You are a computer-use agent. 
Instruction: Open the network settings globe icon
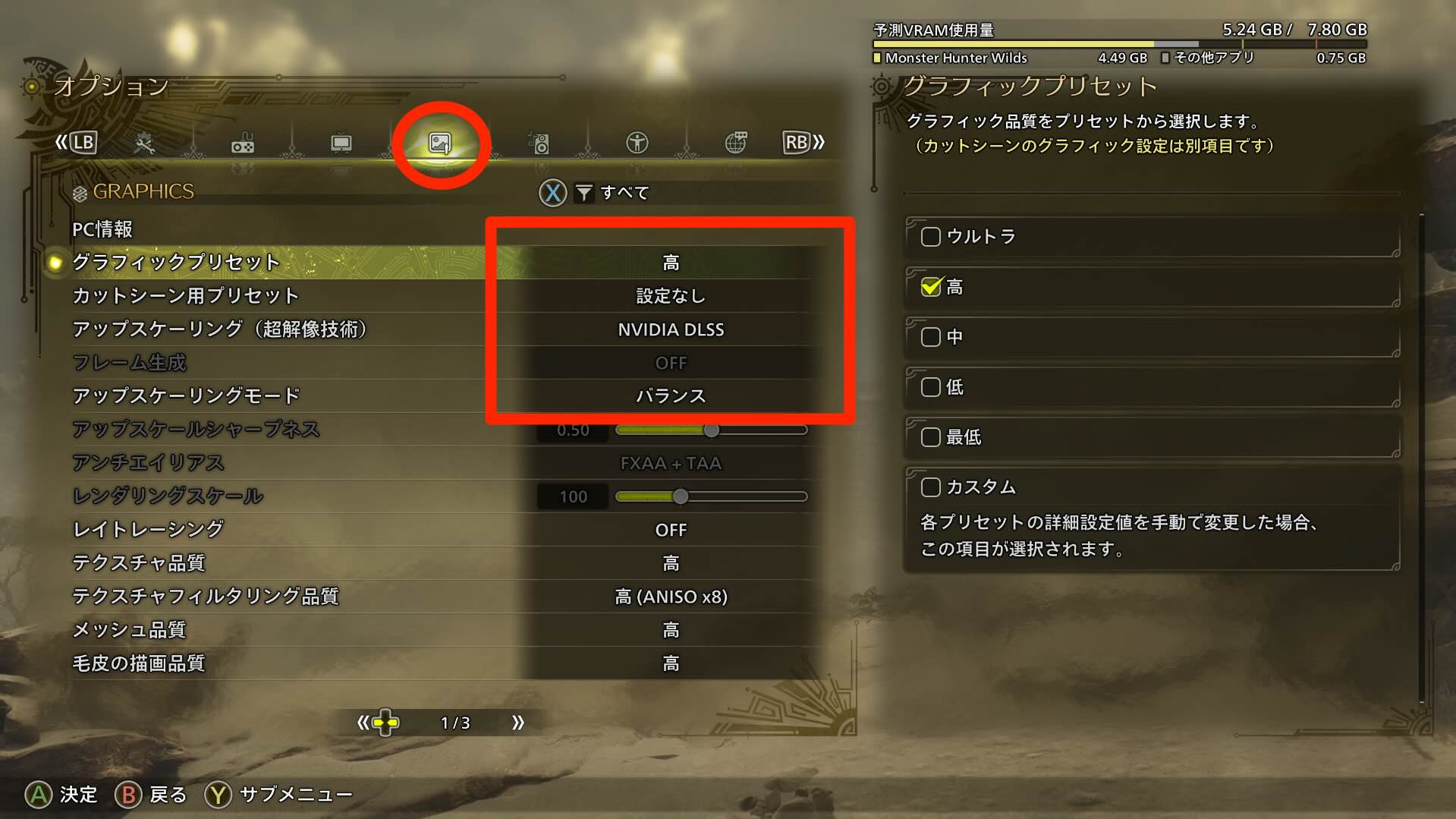(x=734, y=143)
